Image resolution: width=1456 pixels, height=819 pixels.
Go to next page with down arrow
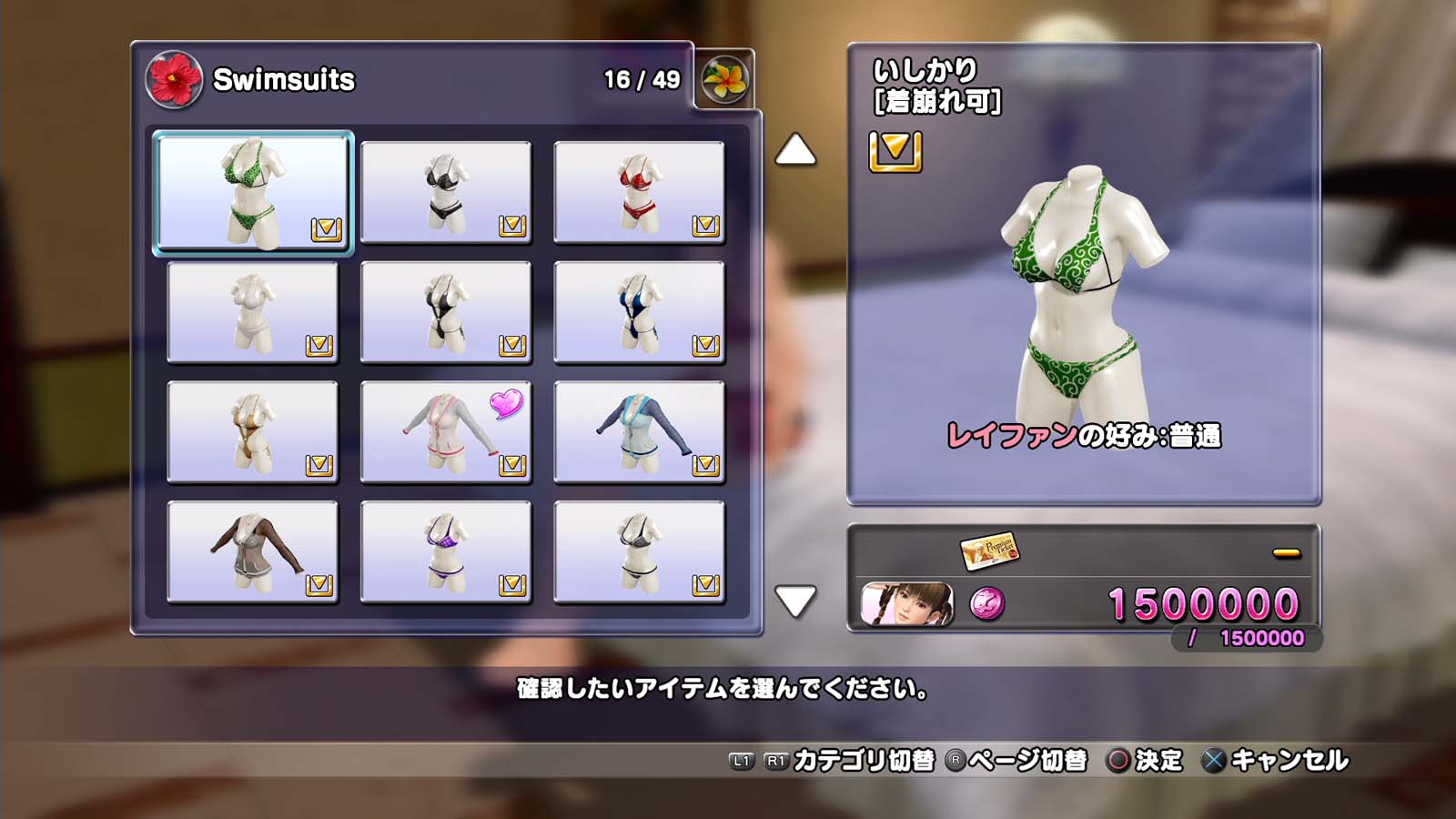pos(795,601)
